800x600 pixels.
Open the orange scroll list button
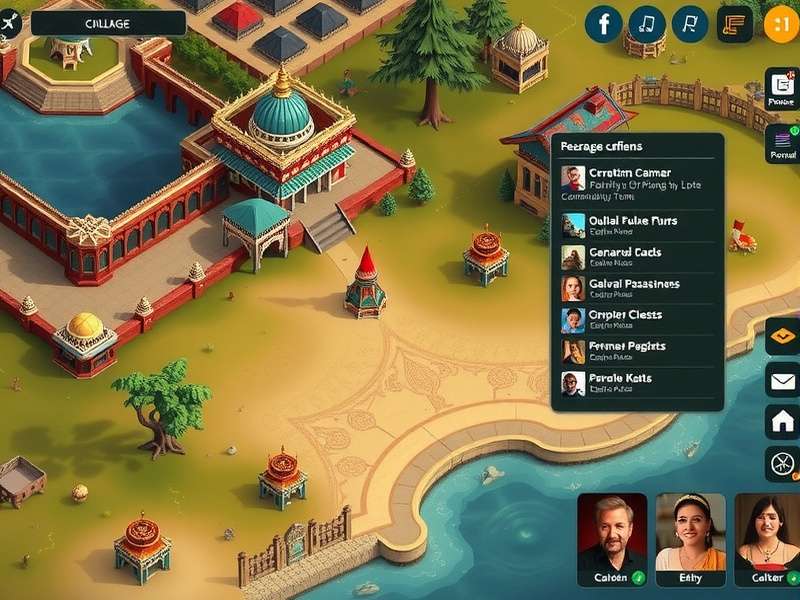tap(735, 23)
